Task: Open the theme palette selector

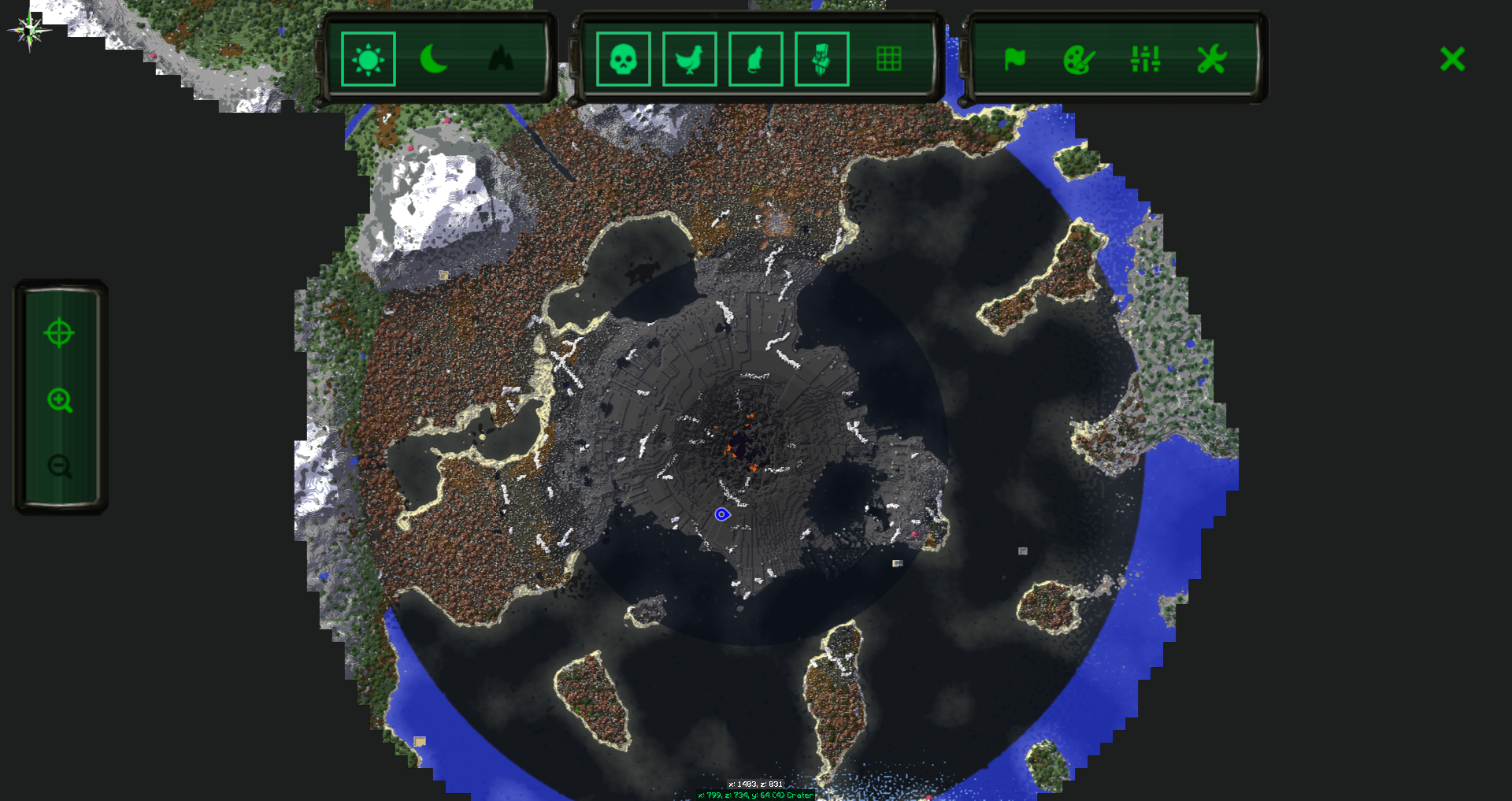Action: [1080, 59]
